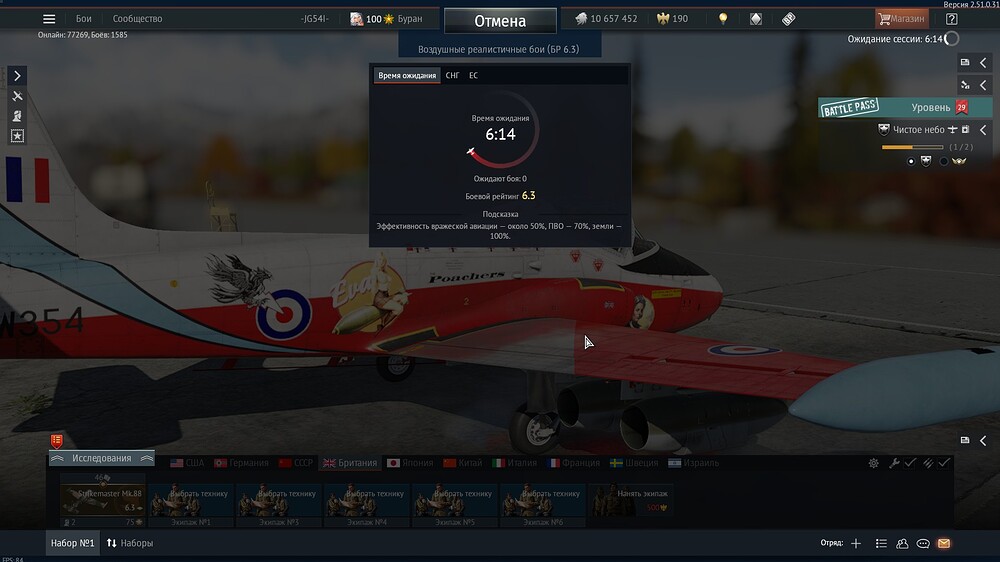Hire a new crew with Нанять экипаж
This screenshot has height=562, width=1000.
[629, 499]
